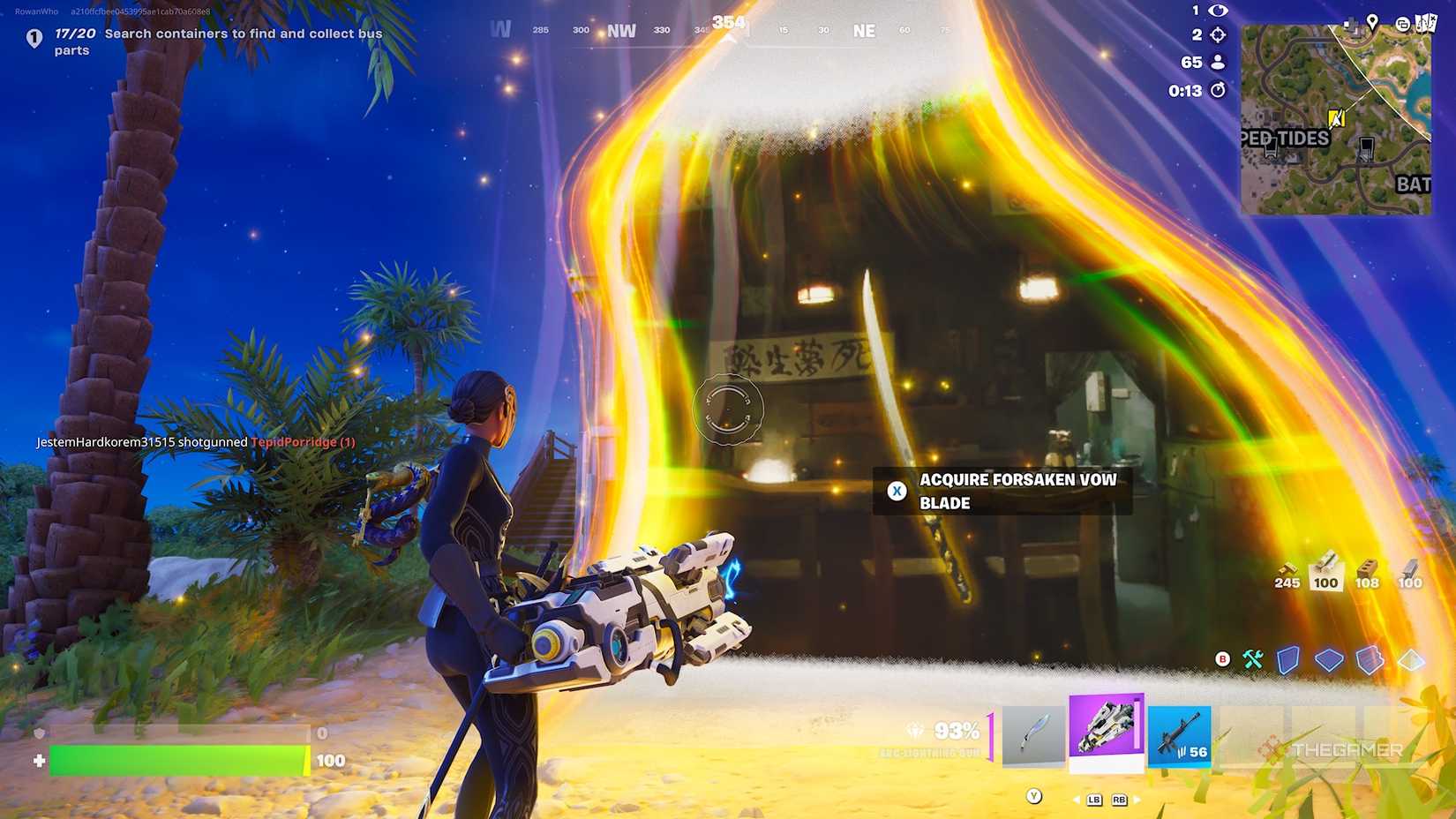Viewport: 1456px width, 819px height.
Task: Click the quest text Search containers for bus parts
Action: pyautogui.click(x=238, y=41)
